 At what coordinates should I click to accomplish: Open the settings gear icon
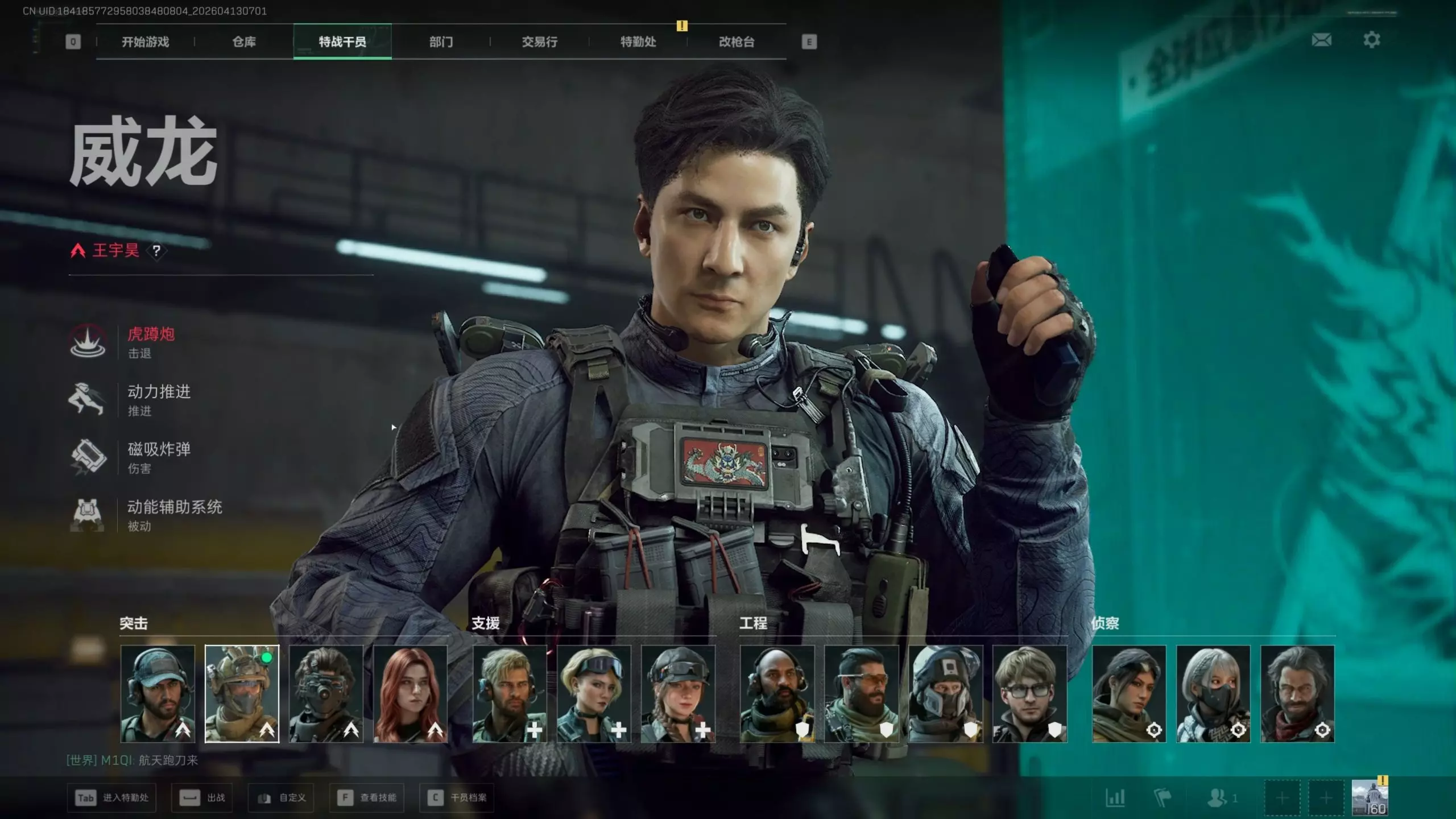[1371, 40]
